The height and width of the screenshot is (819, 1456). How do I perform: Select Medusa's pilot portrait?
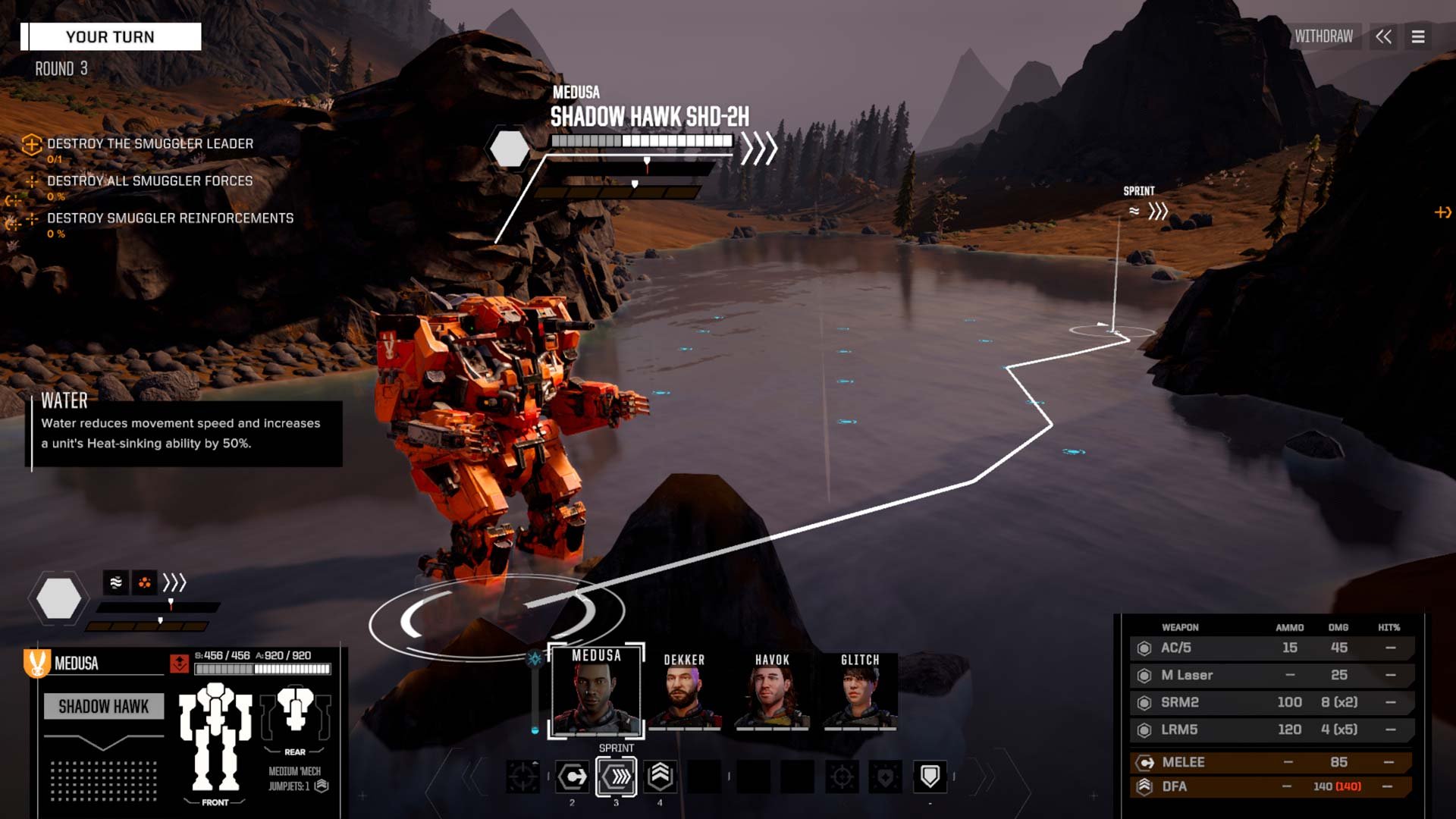click(x=596, y=690)
